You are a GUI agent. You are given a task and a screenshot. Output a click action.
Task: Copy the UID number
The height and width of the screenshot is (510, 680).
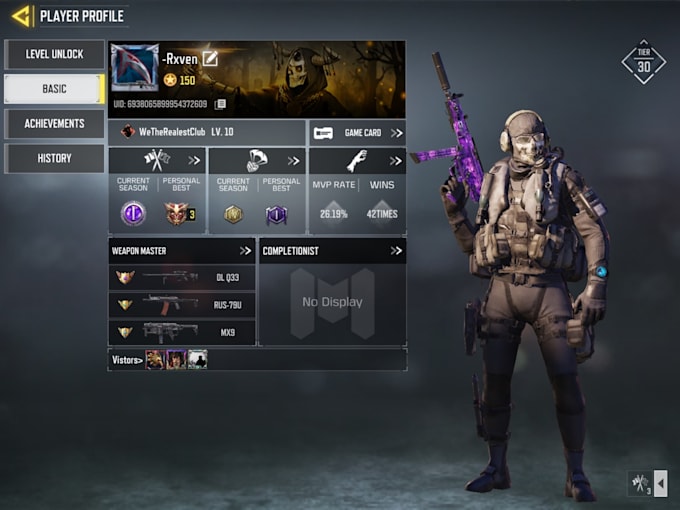(x=220, y=104)
